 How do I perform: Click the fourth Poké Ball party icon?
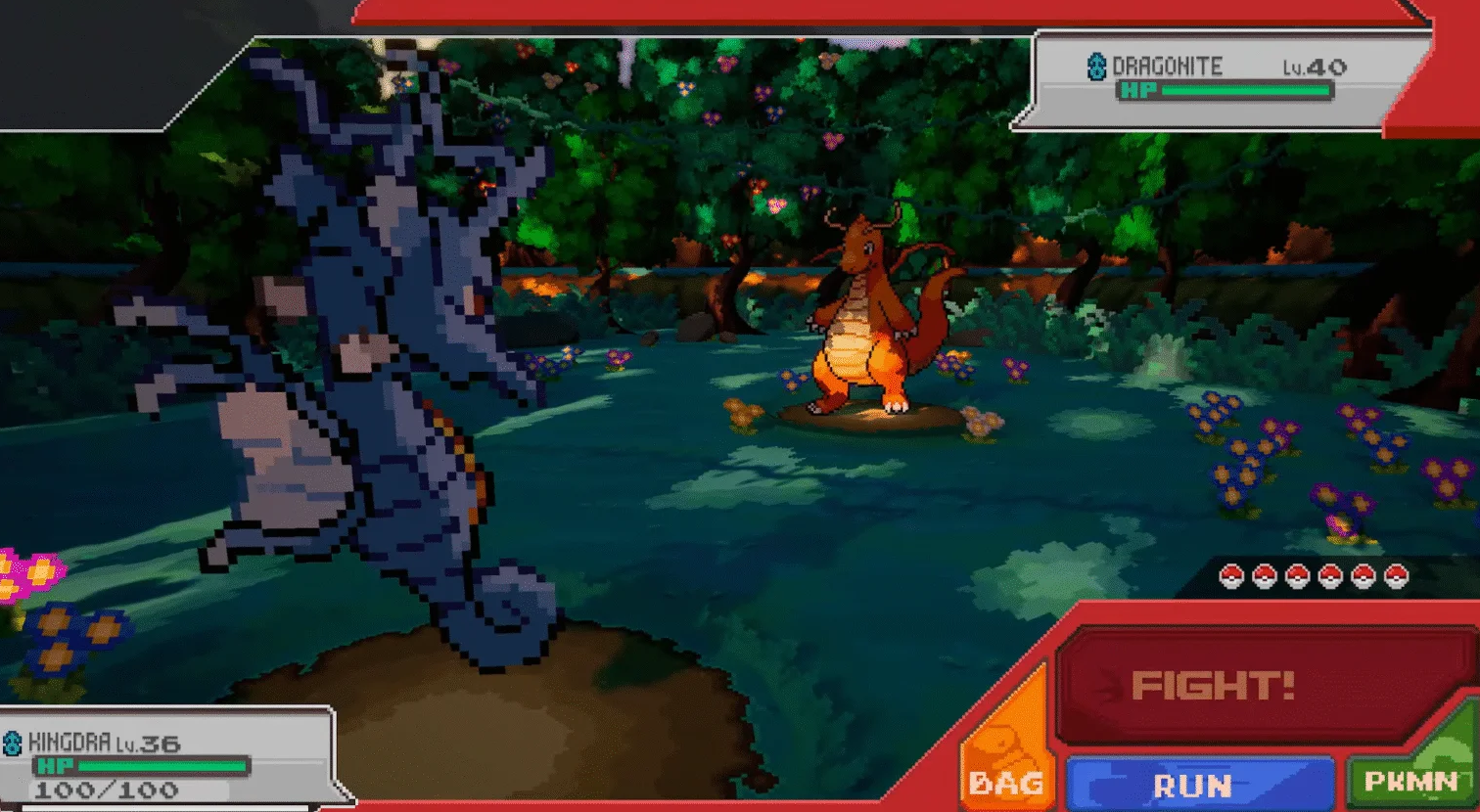(x=1330, y=576)
